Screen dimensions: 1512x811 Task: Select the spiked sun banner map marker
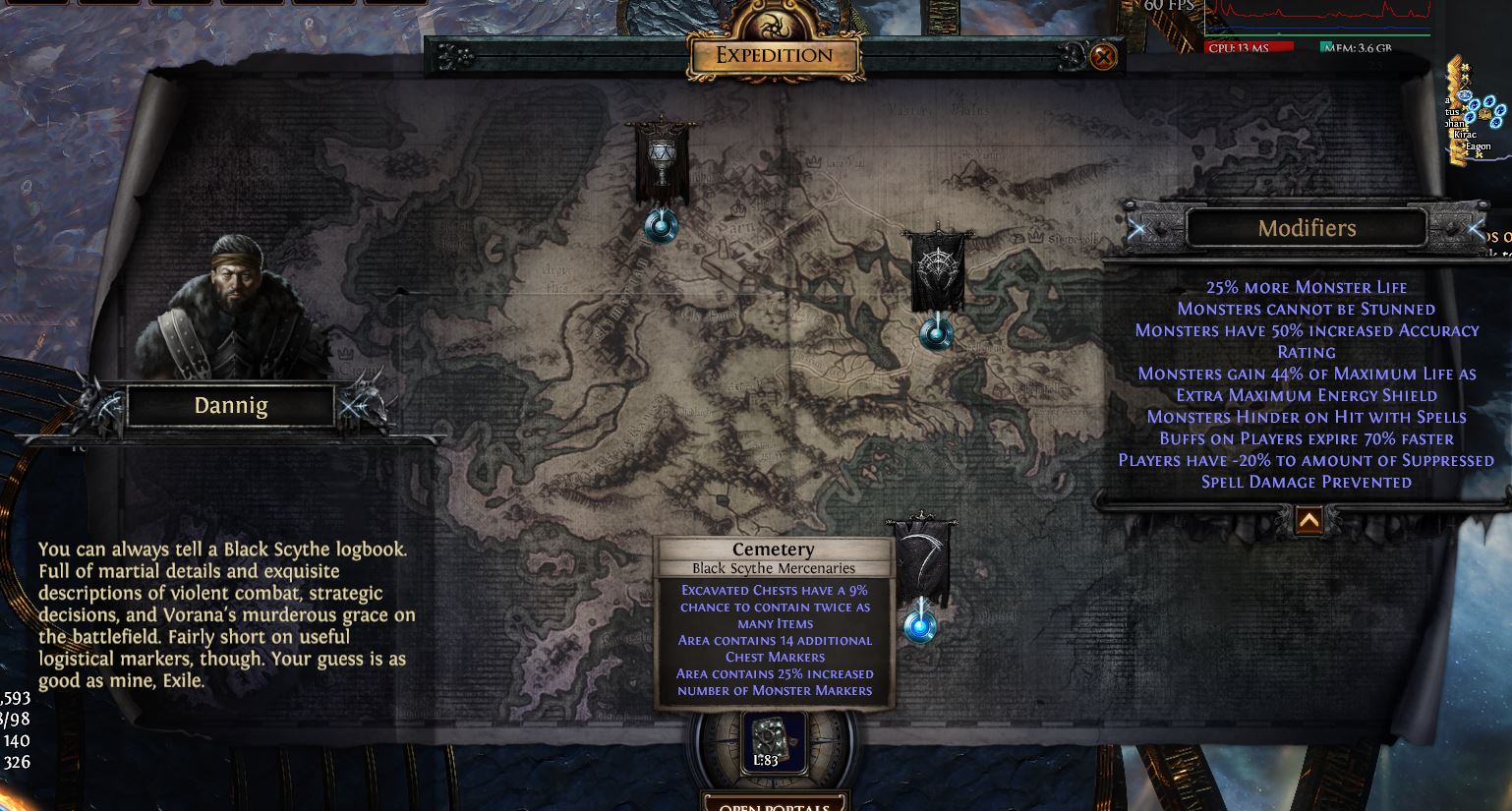pyautogui.click(x=936, y=333)
